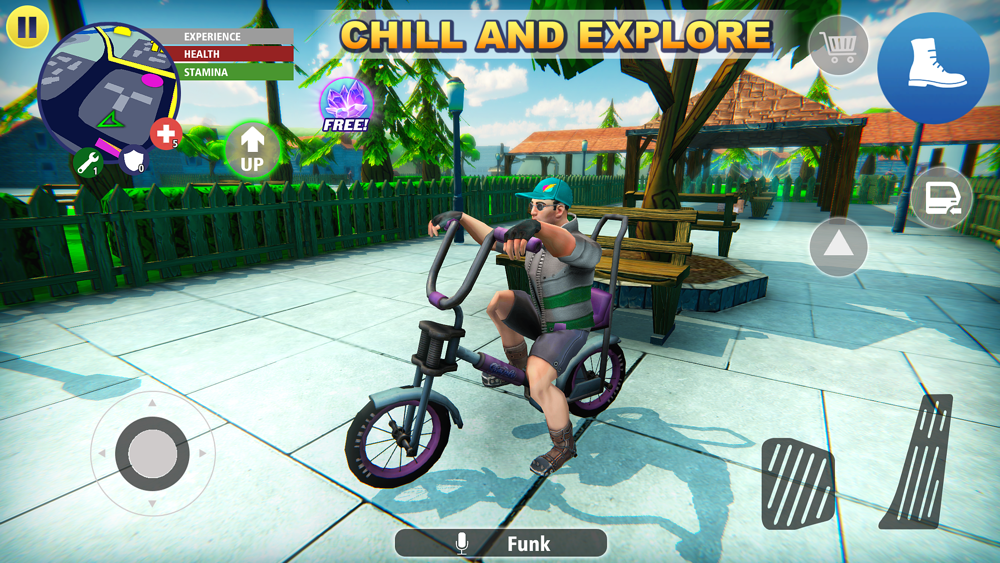Screen dimensions: 1000x563
Task: Open the shopping cart store
Action: [838, 46]
